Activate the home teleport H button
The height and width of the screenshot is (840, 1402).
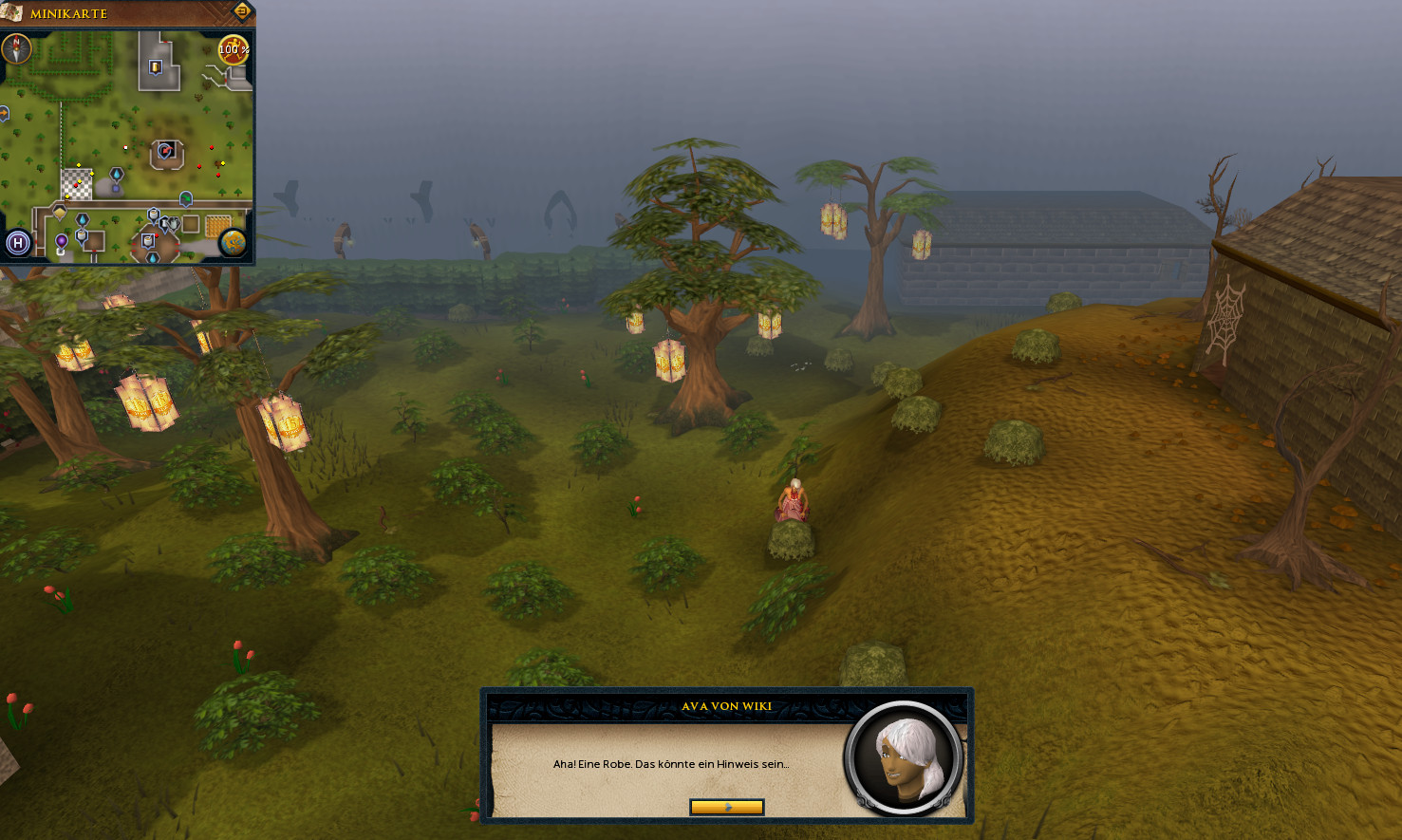coord(17,243)
